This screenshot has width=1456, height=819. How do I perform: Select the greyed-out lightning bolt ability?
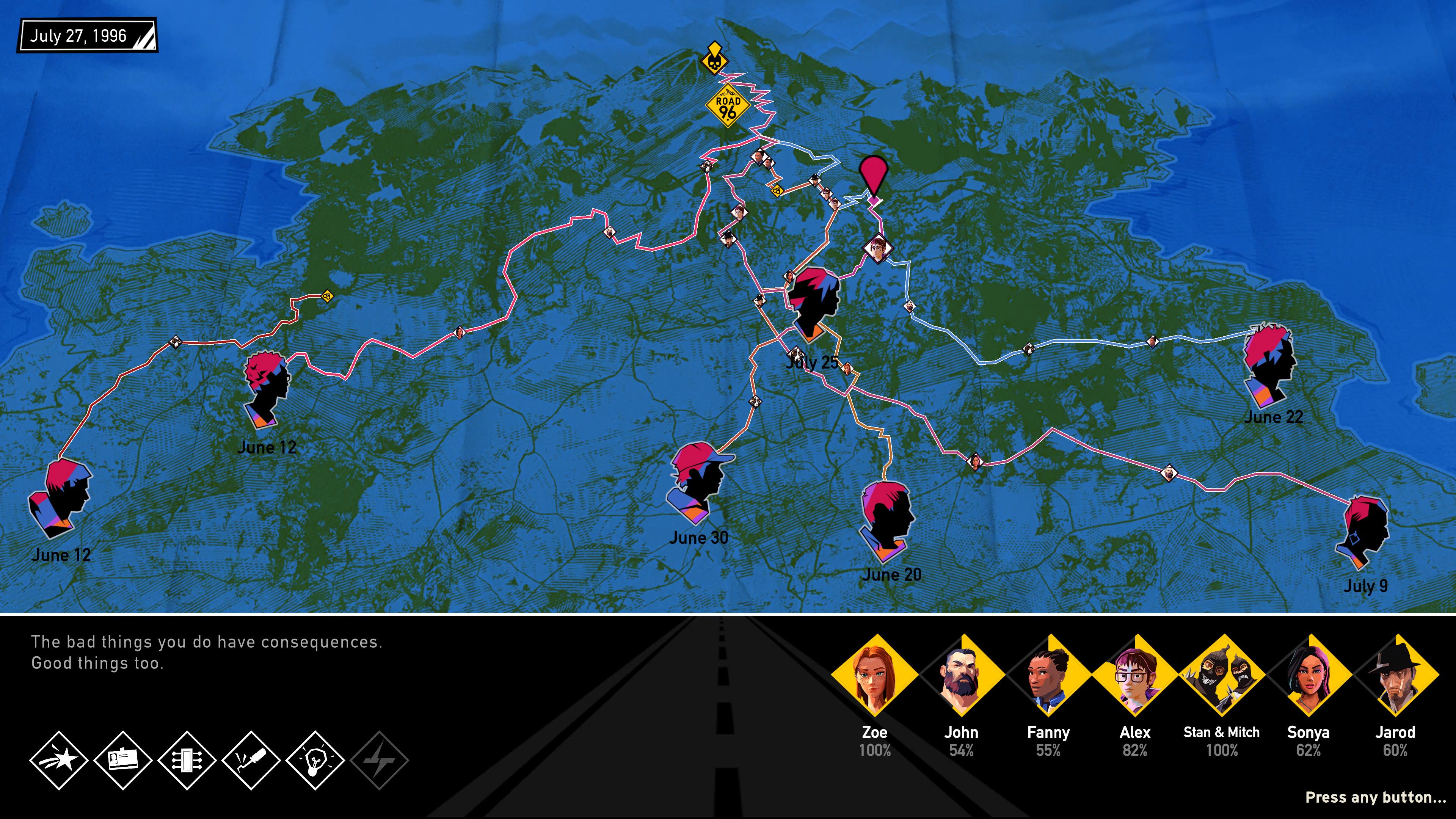(379, 759)
